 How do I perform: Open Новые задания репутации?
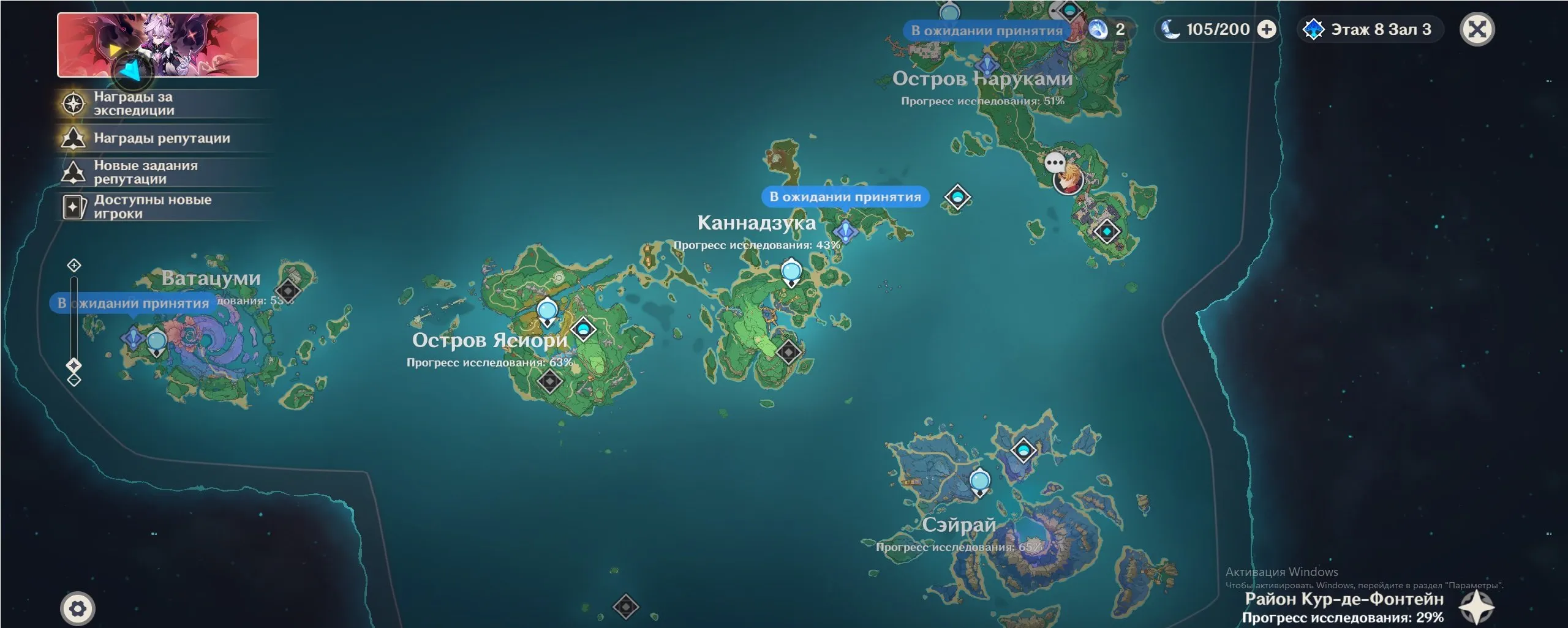pyautogui.click(x=145, y=172)
